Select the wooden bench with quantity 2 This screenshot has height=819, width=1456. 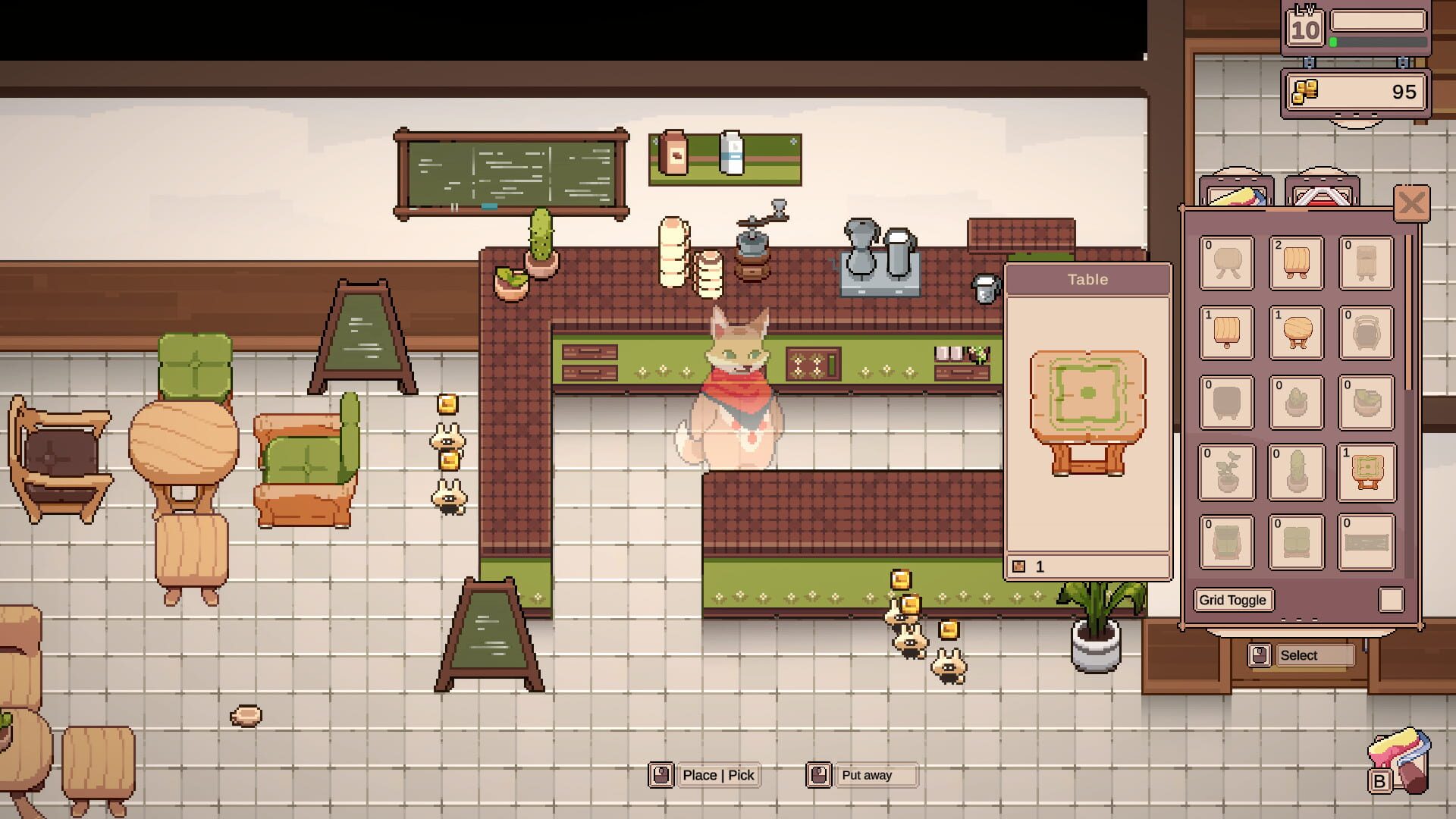1297,263
